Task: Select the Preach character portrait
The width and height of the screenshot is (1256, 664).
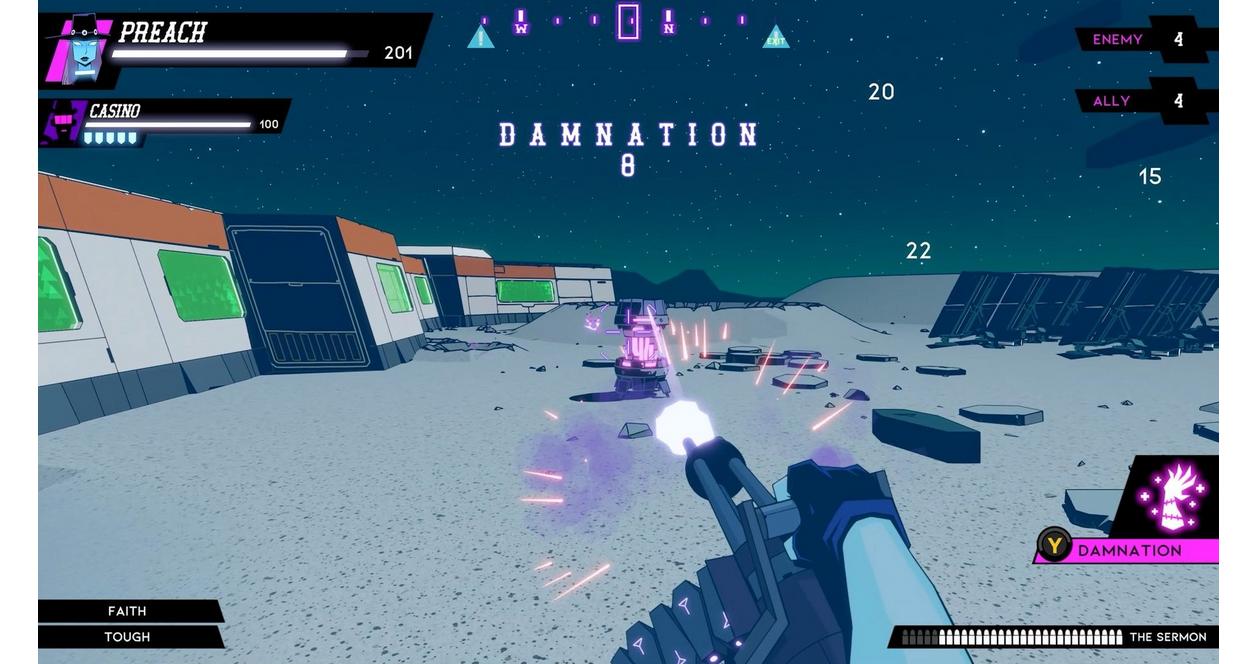Action: coord(79,50)
